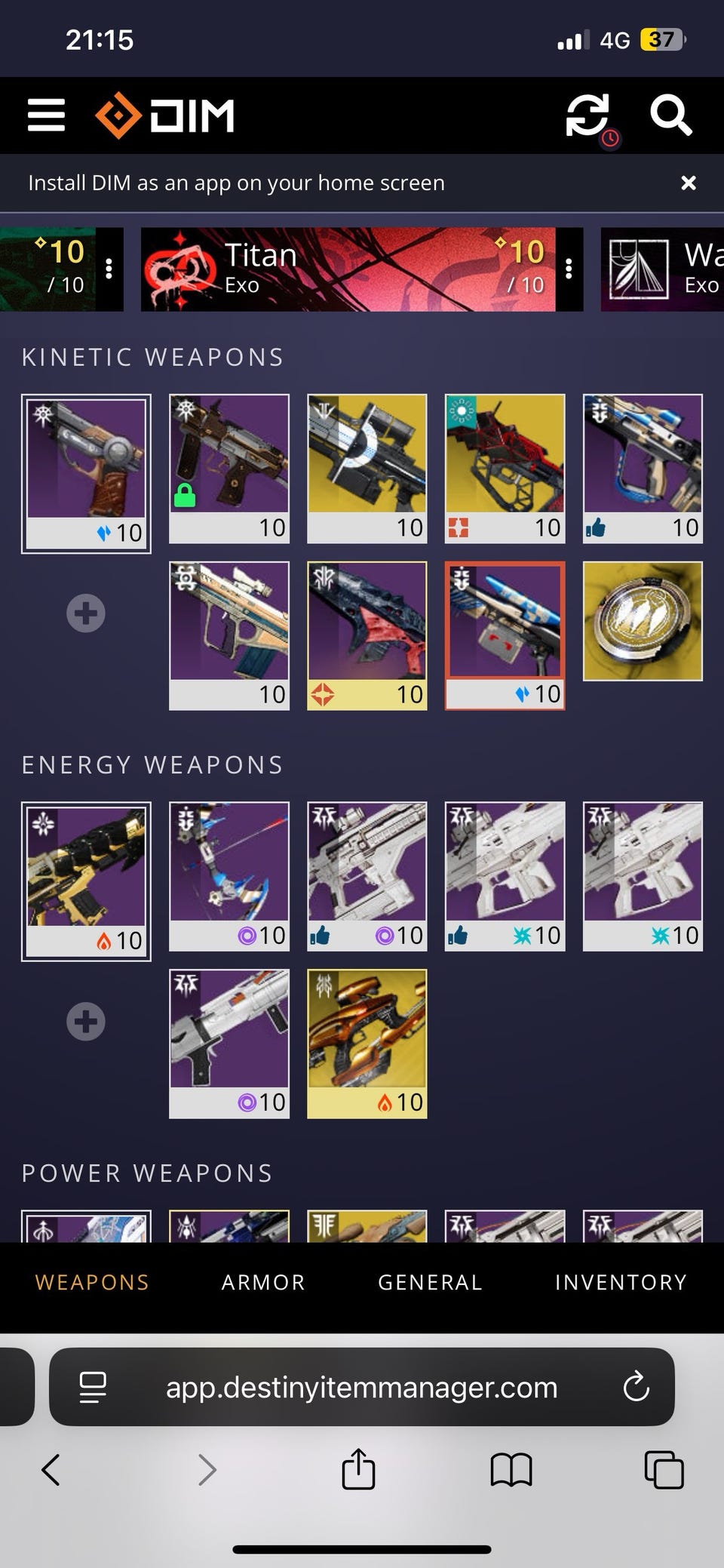Open the browser share sheet
The image size is (724, 1568).
pyautogui.click(x=358, y=1469)
